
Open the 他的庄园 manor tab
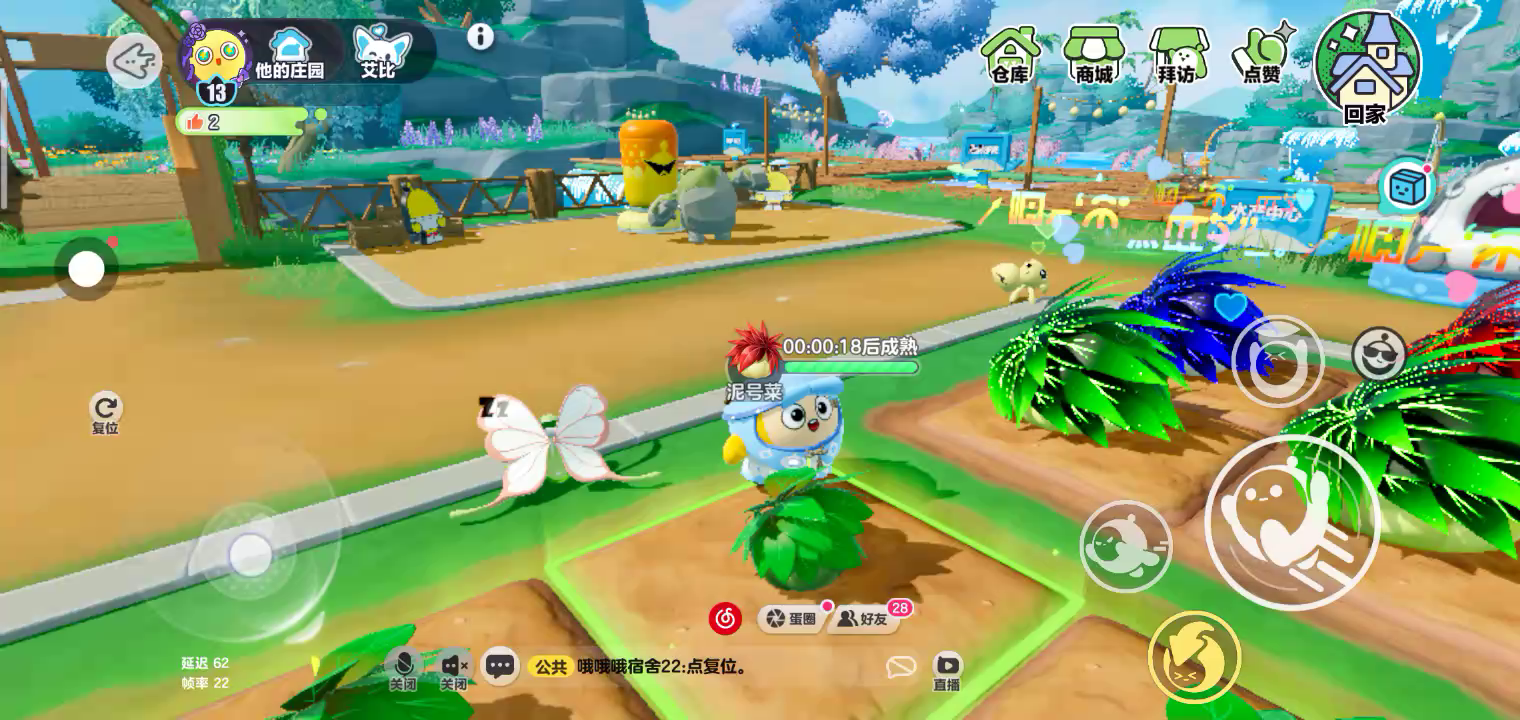(x=290, y=53)
